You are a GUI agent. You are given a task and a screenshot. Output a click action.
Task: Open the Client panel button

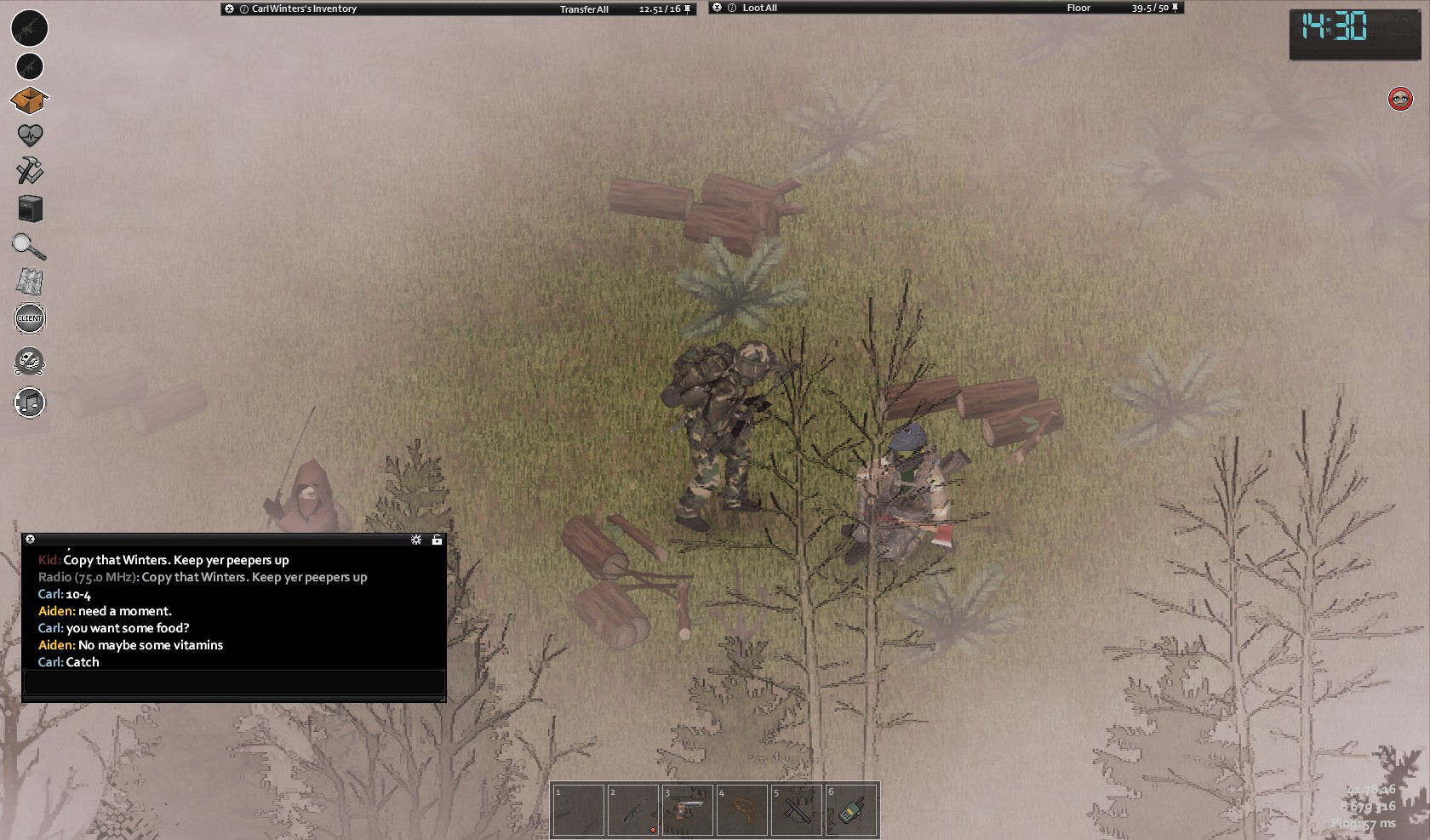click(30, 318)
